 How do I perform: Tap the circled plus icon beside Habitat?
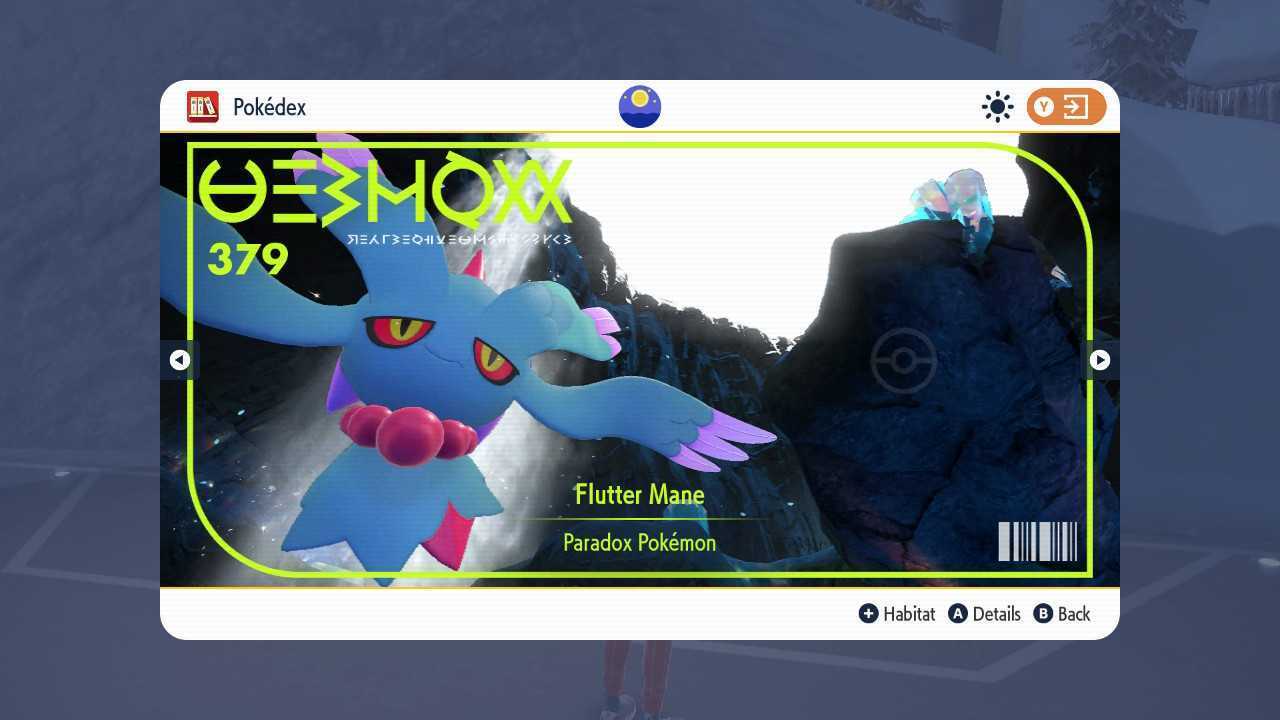point(869,614)
